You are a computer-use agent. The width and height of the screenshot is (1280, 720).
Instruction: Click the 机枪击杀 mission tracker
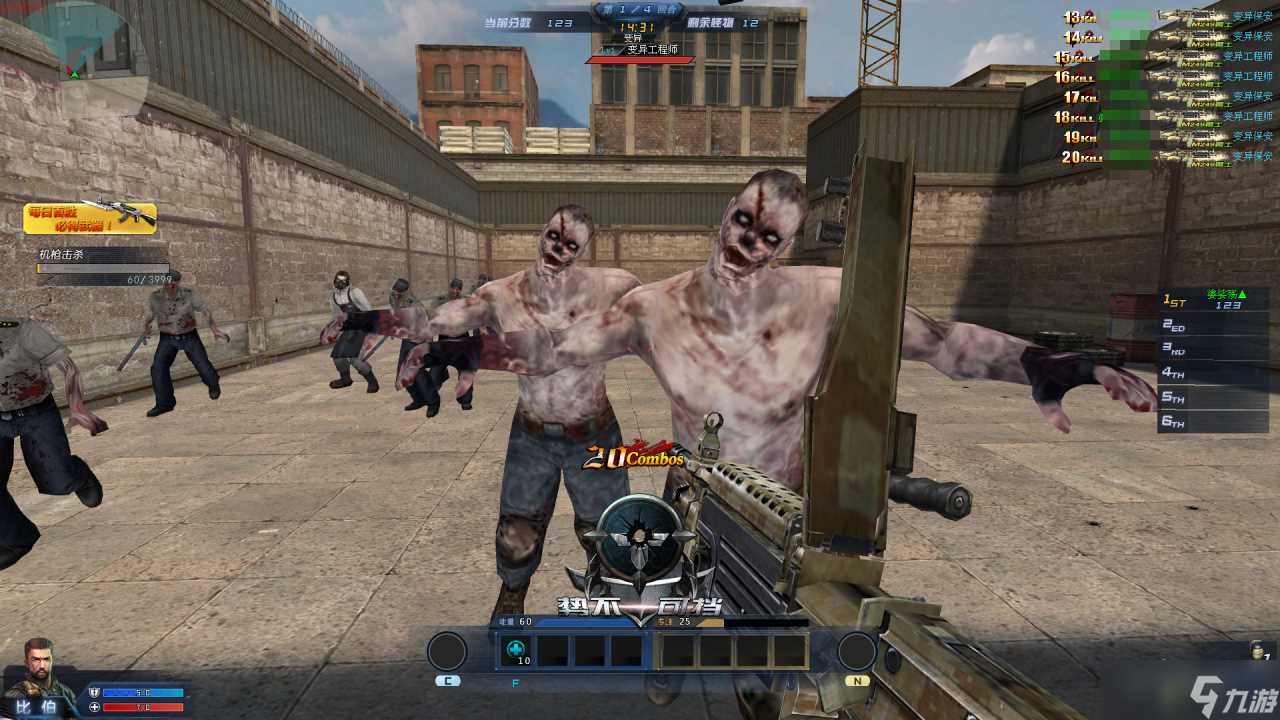[x=102, y=268]
